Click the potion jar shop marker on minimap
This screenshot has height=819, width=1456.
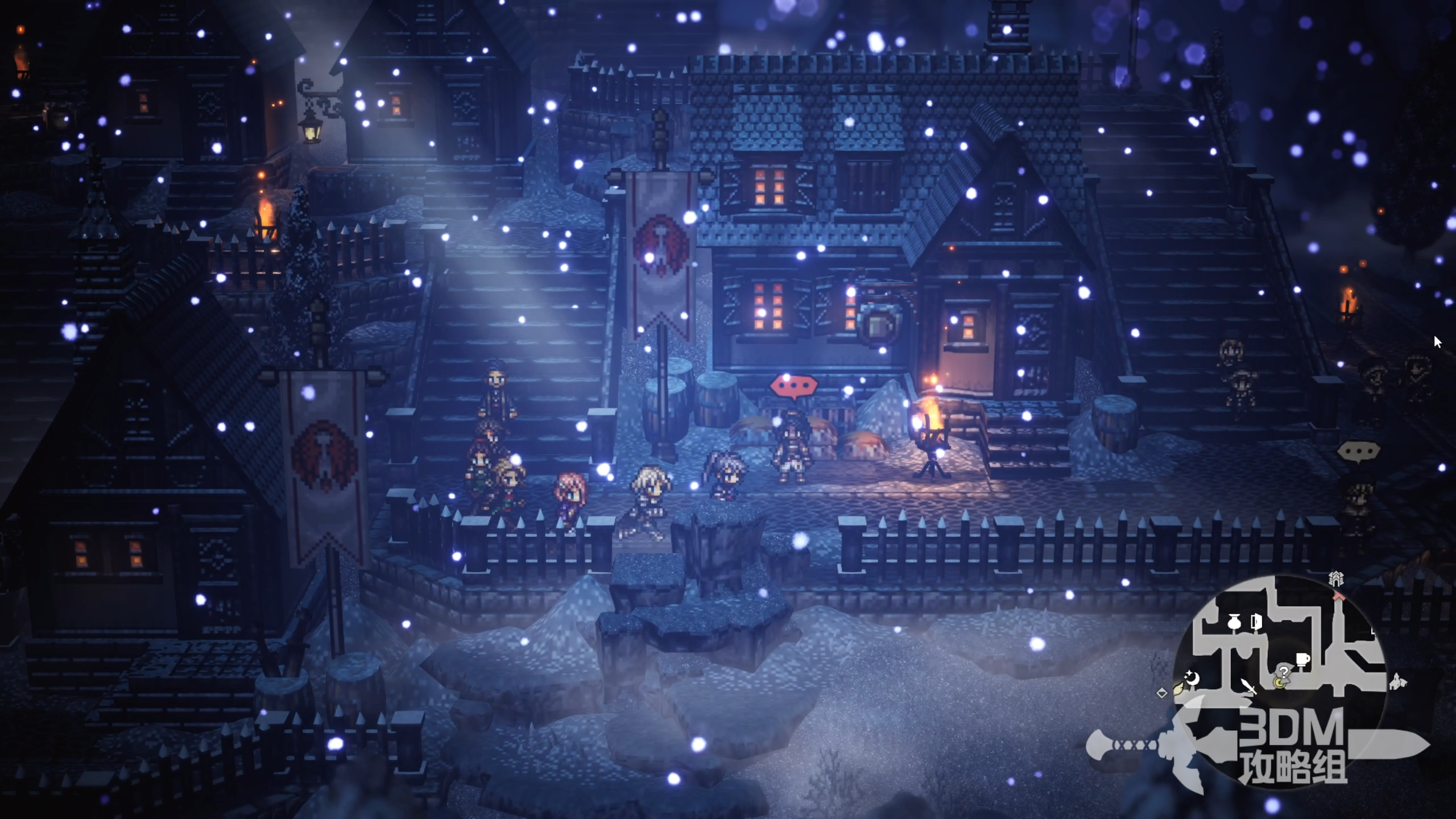pyautogui.click(x=1234, y=623)
